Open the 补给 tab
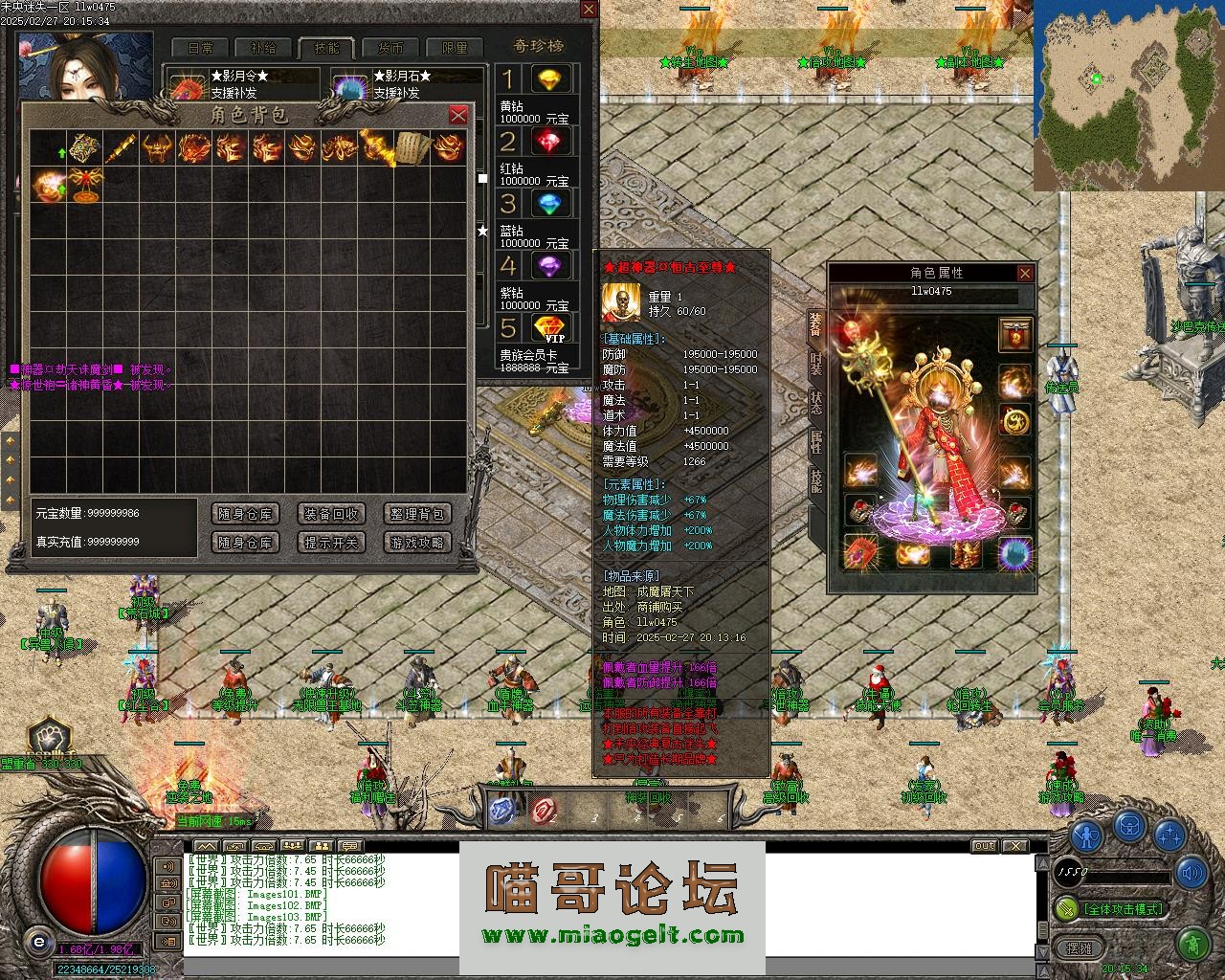Image resolution: width=1225 pixels, height=980 pixels. pos(263,48)
